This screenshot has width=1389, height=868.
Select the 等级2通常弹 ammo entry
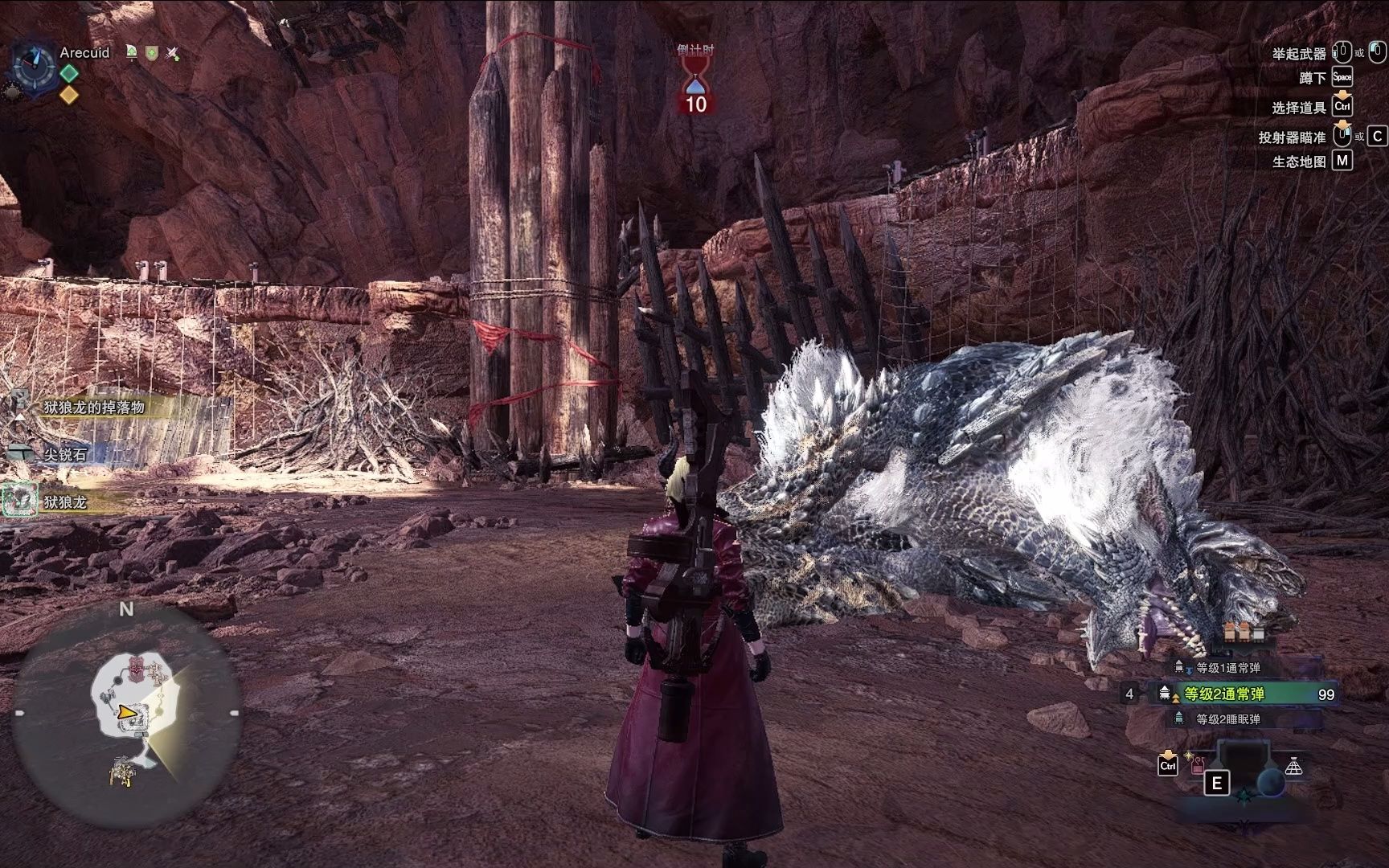click(1223, 694)
